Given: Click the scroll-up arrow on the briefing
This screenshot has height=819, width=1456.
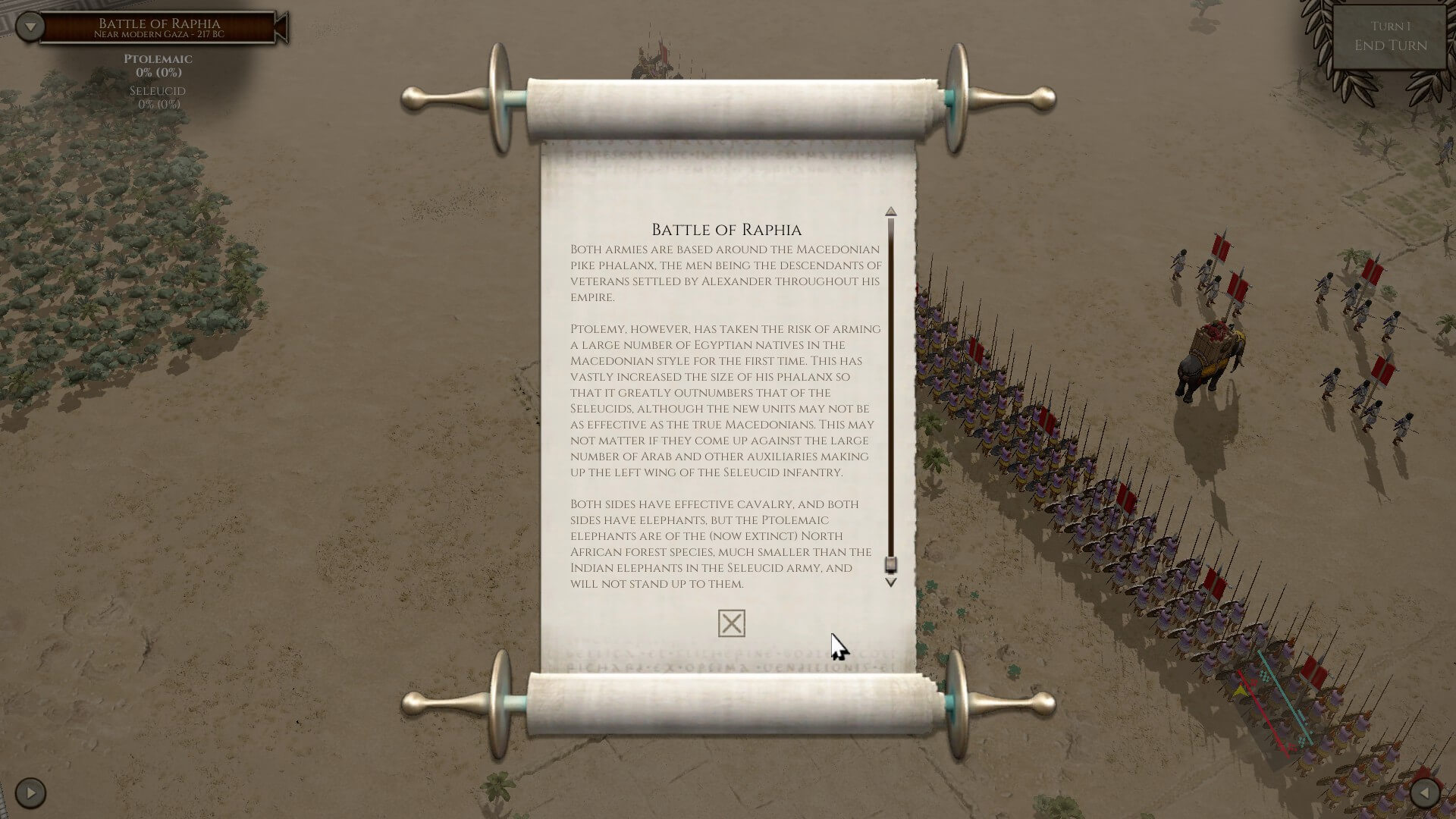Looking at the screenshot, I should click(891, 212).
